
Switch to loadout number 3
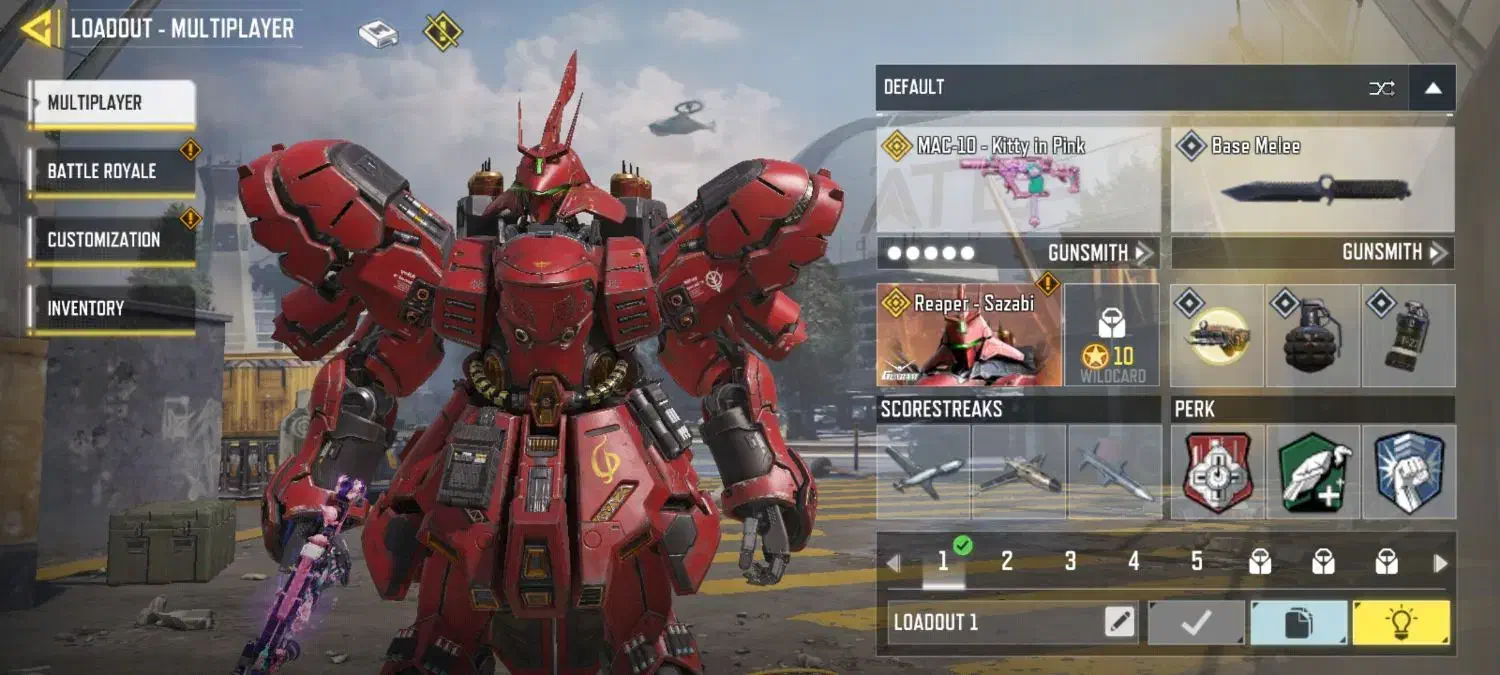(x=1070, y=562)
